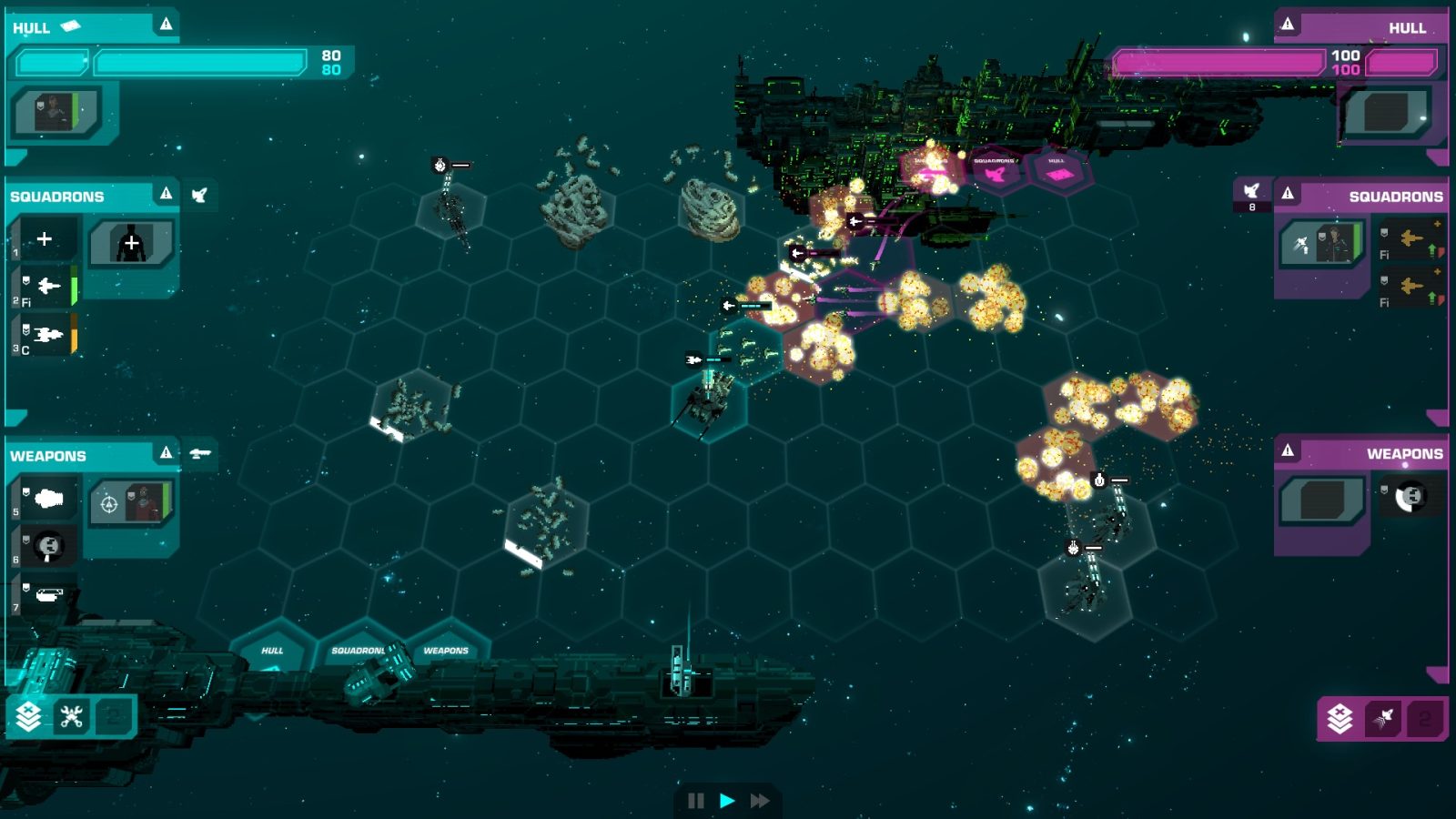Click the enemy's pink 100 hull bar
1456x819 pixels.
[1219, 58]
